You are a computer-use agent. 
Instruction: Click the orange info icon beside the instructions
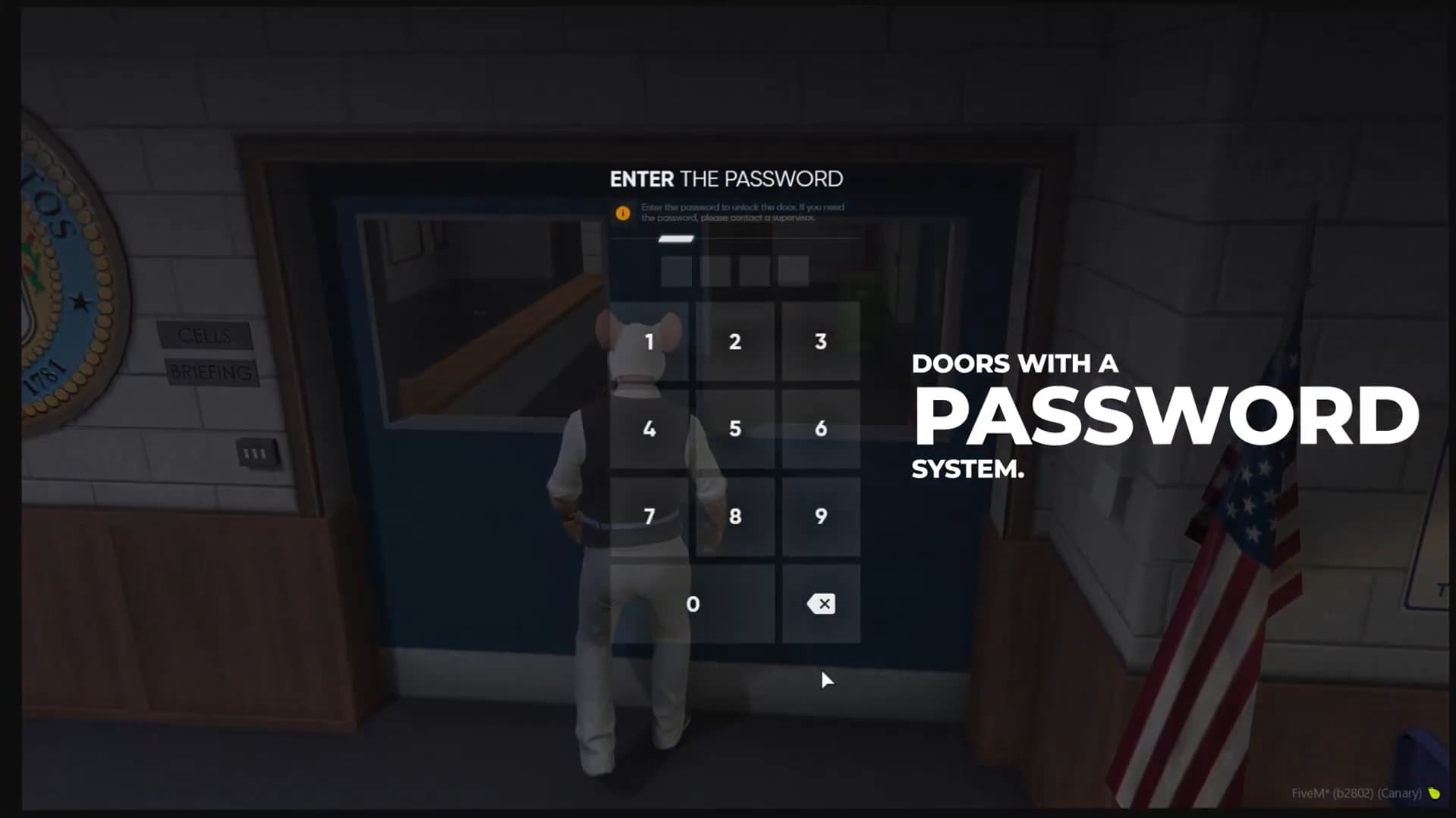tap(624, 213)
